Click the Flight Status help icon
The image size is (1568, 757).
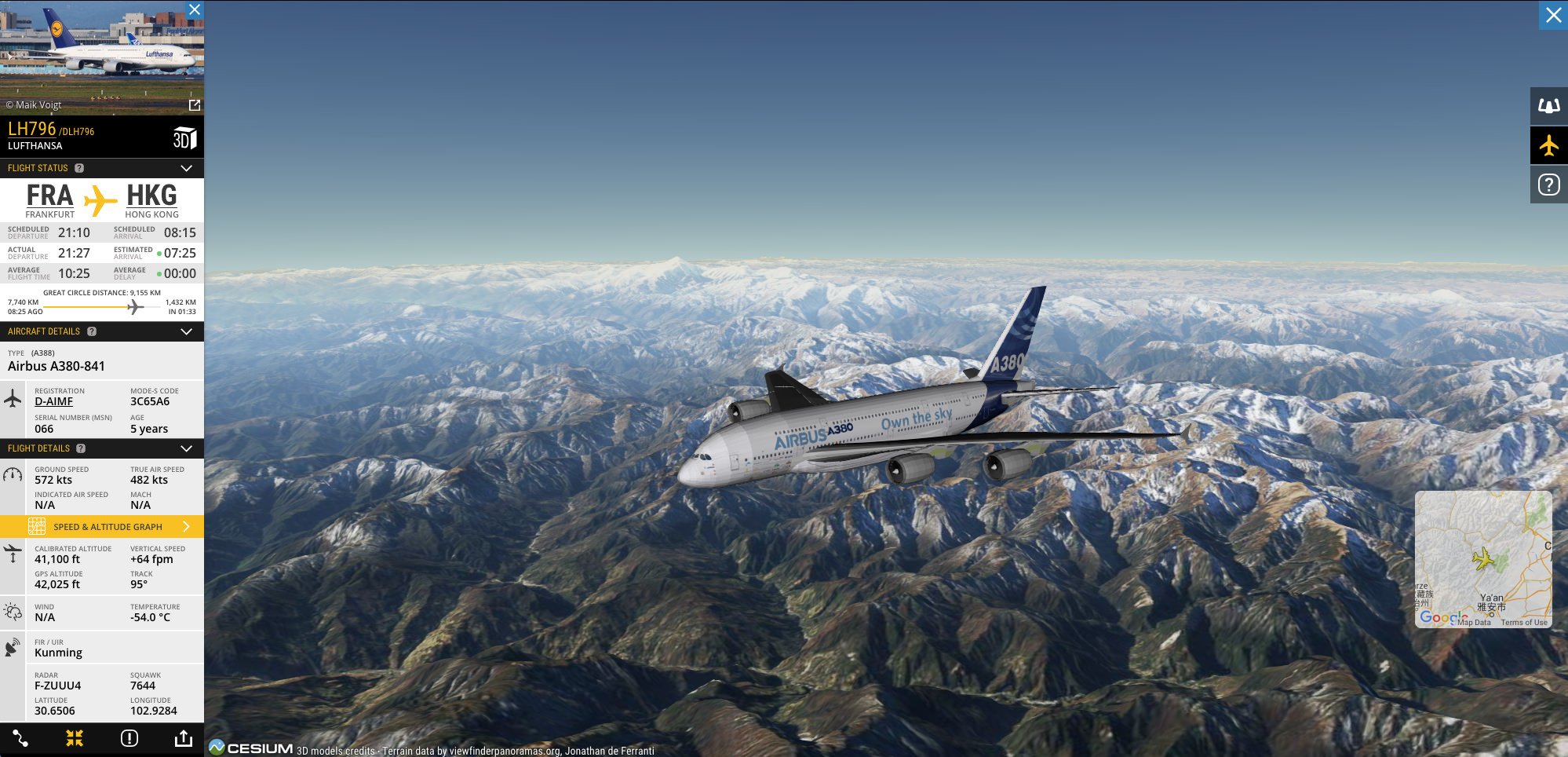[79, 168]
